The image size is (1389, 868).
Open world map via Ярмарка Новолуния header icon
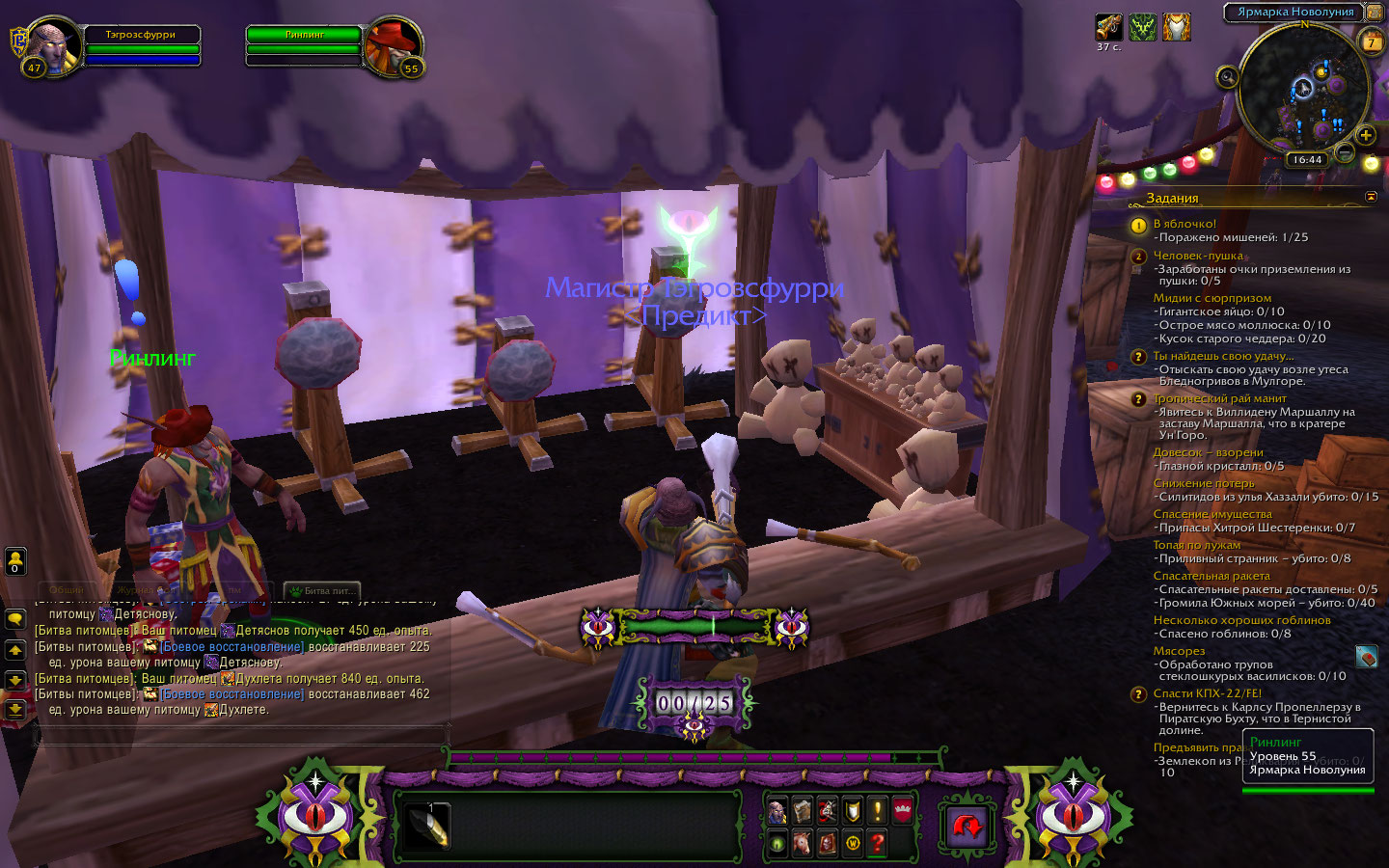[x=1374, y=12]
